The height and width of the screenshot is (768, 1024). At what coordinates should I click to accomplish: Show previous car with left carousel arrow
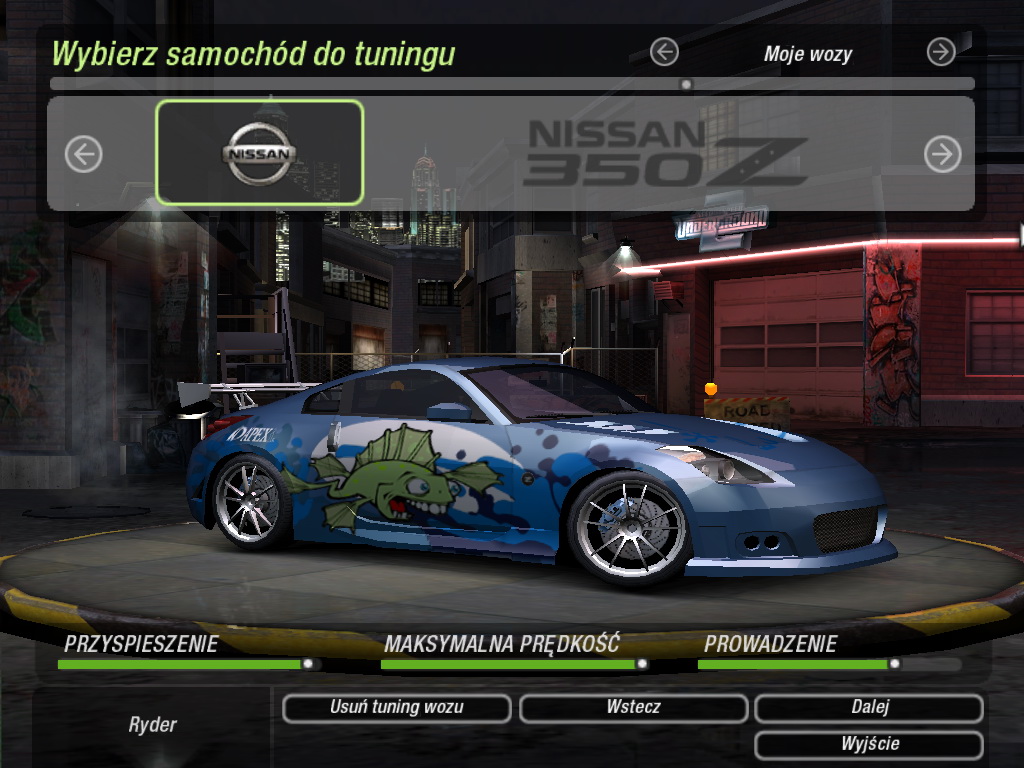coord(84,154)
